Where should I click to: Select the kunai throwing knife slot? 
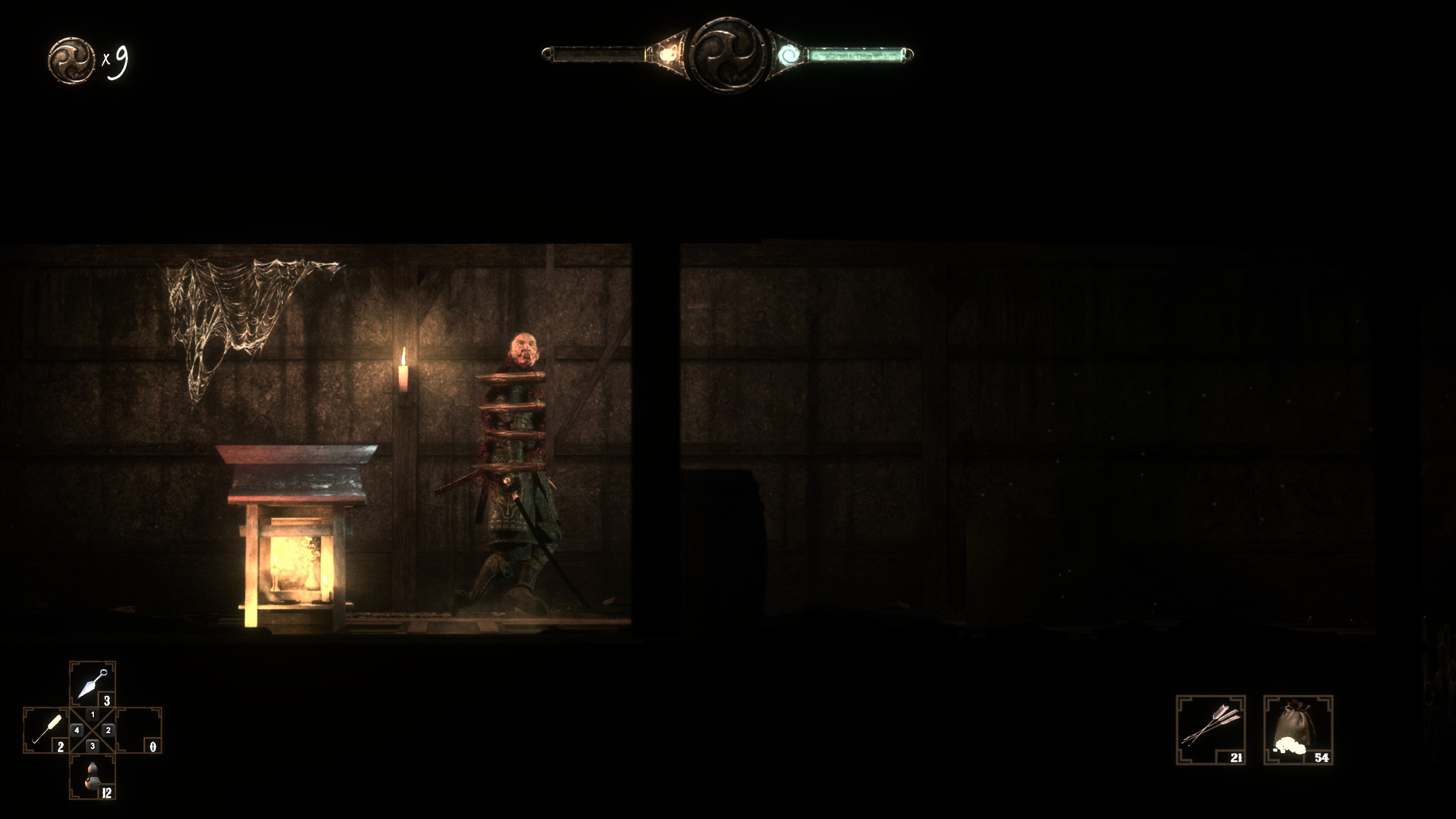point(92,684)
